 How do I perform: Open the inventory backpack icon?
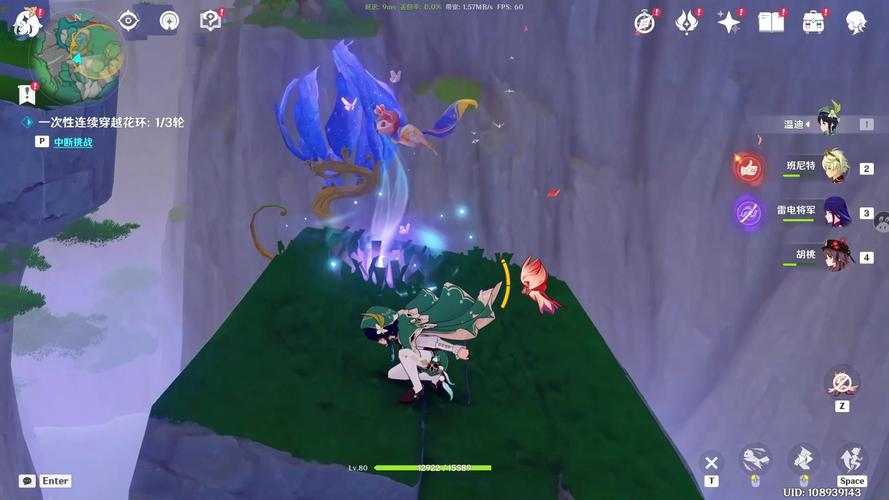coord(814,21)
